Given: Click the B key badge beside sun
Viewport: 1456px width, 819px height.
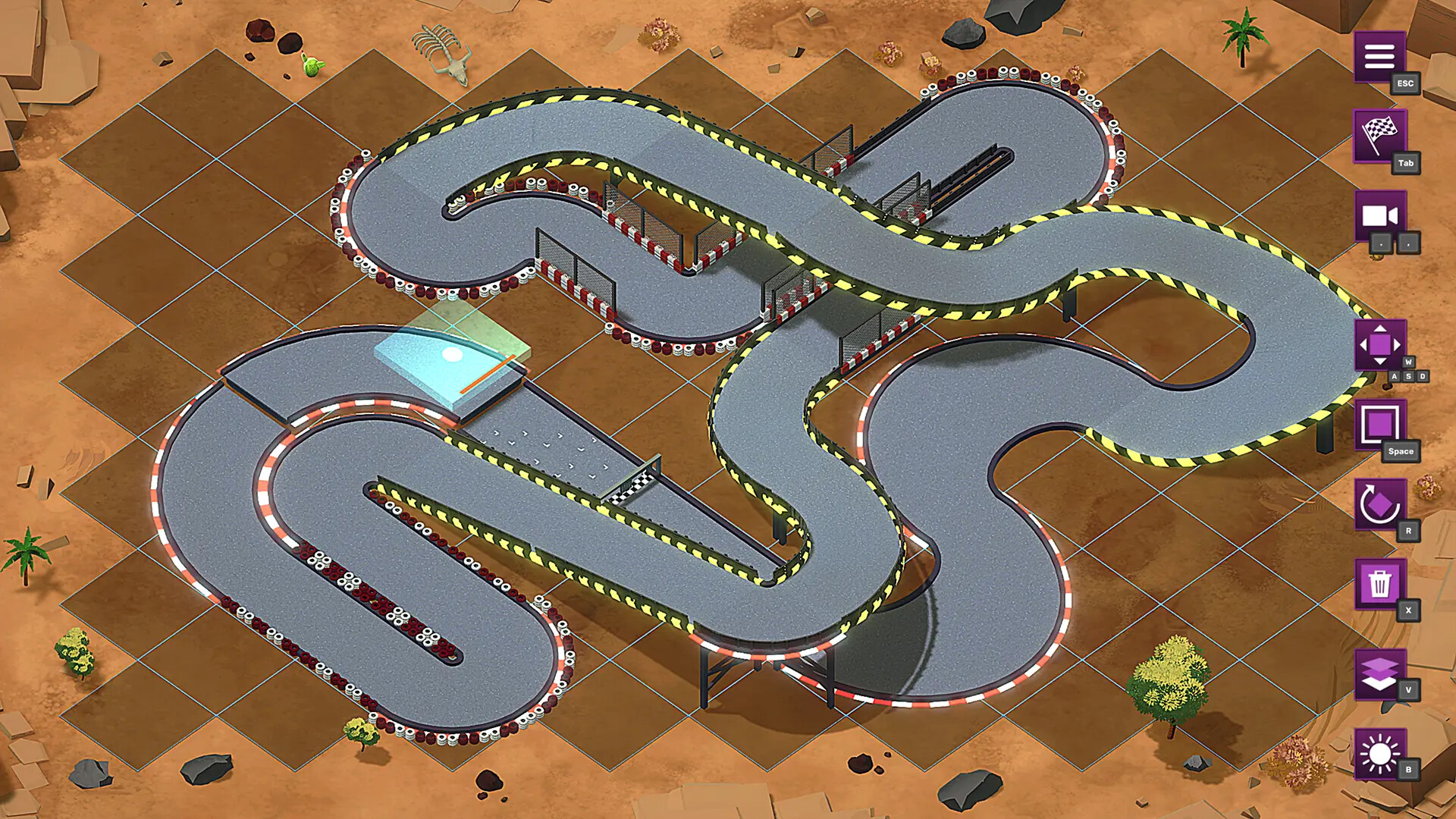Looking at the screenshot, I should (x=1408, y=767).
